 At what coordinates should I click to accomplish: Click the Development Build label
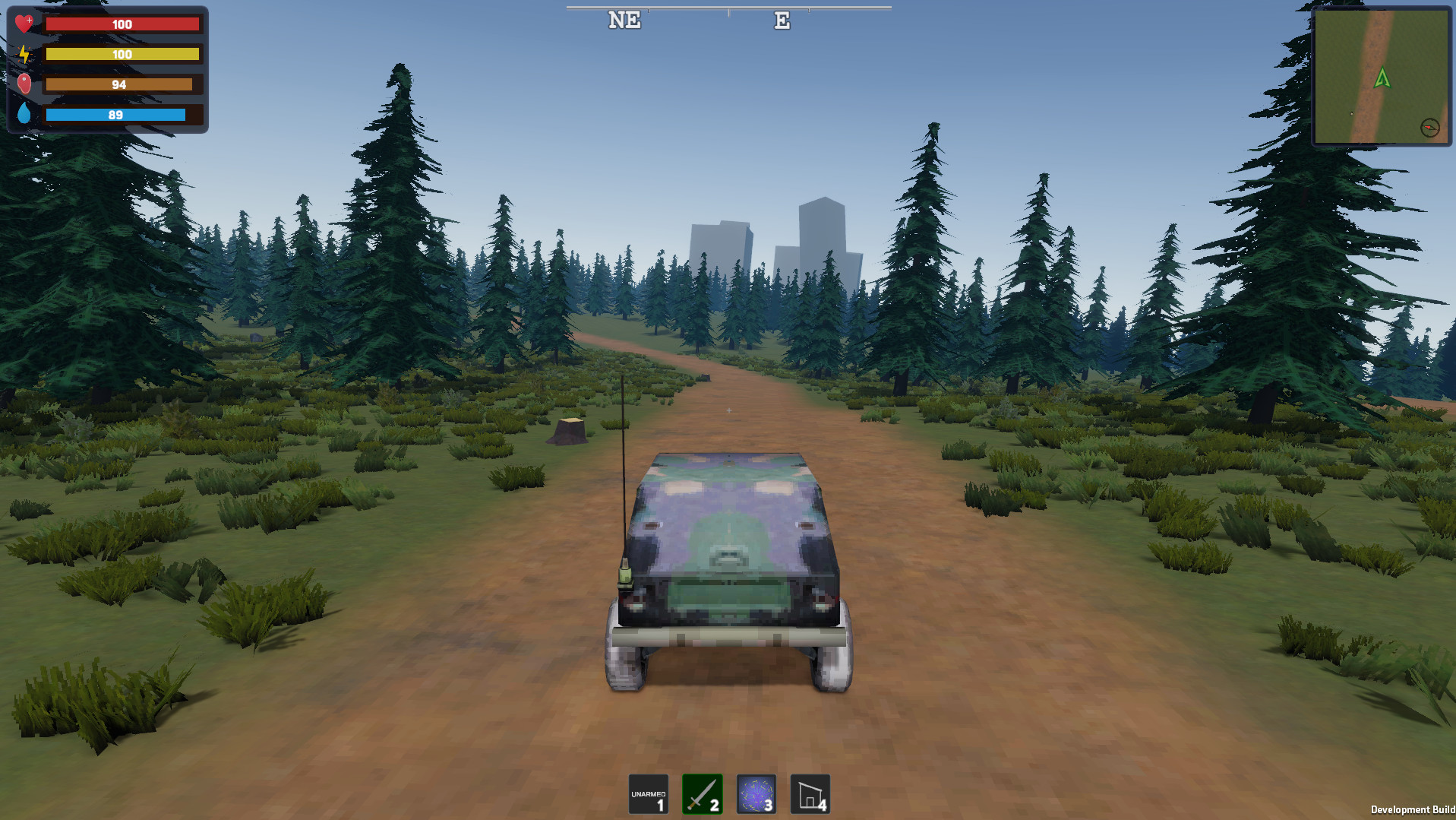click(1414, 809)
